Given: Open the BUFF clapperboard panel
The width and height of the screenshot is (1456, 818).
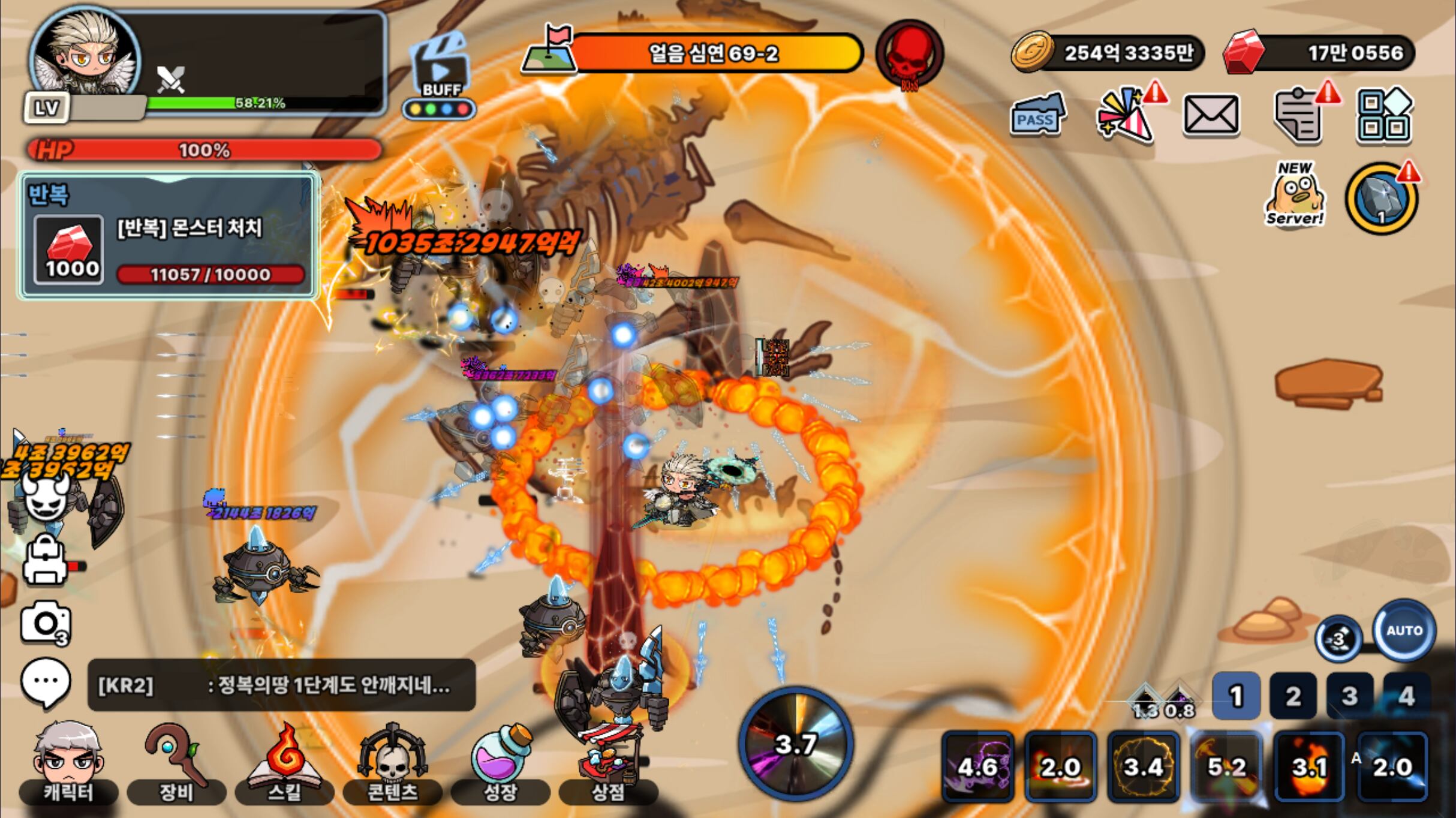Looking at the screenshot, I should [441, 75].
